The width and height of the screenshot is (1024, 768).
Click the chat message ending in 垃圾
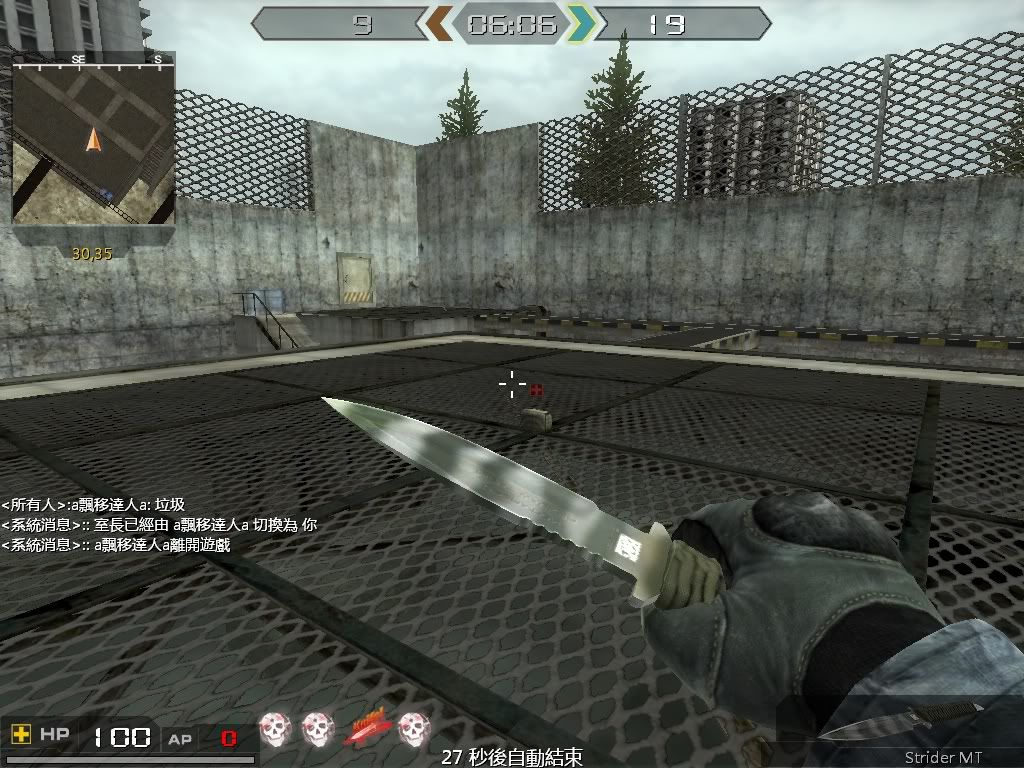(93, 505)
